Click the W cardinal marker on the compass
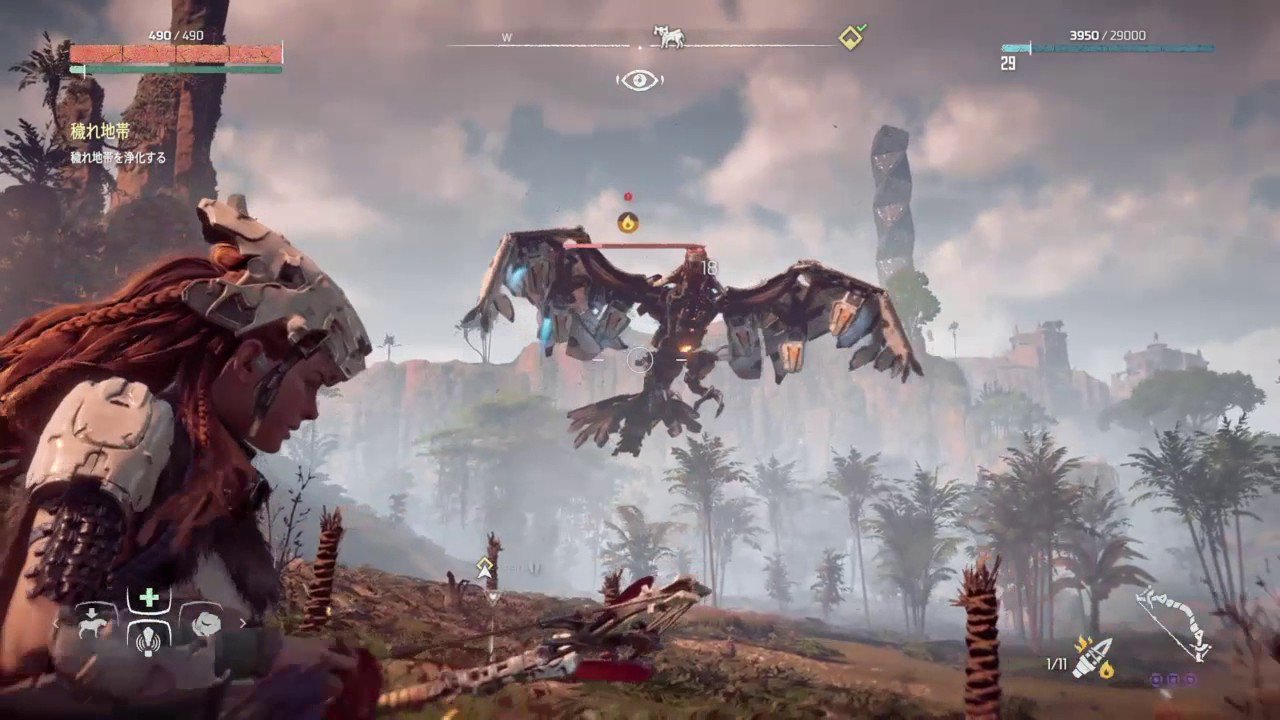The width and height of the screenshot is (1280, 720). [506, 36]
